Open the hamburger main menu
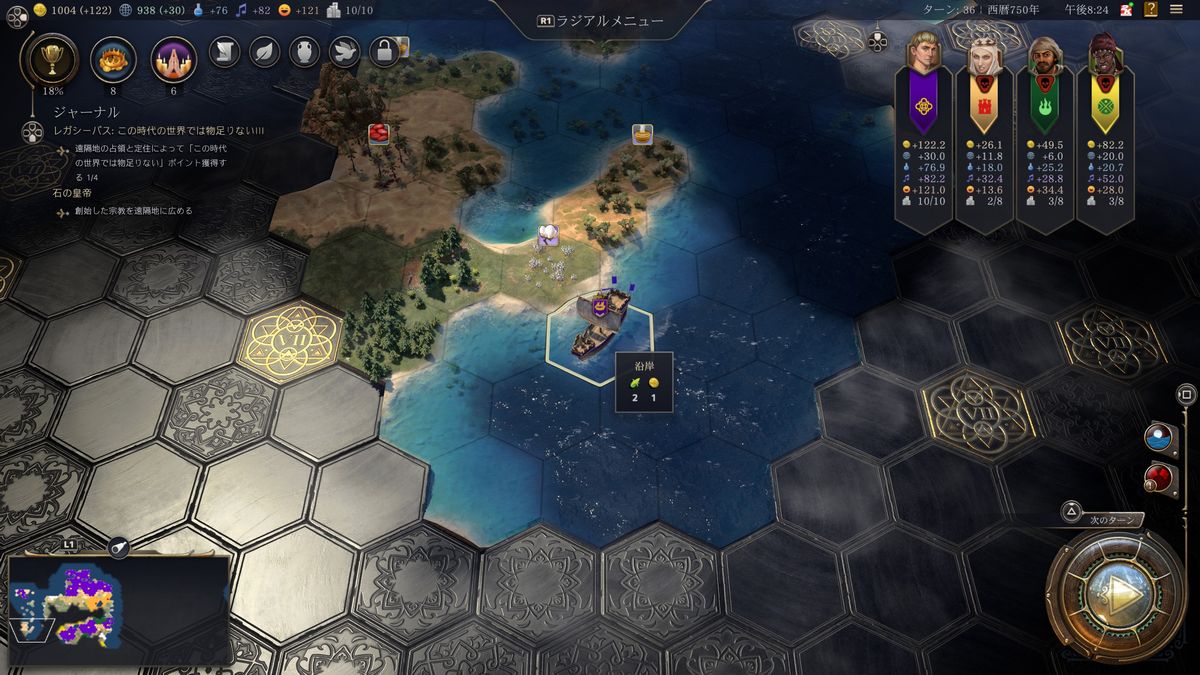1200x675 pixels. 1178,9
